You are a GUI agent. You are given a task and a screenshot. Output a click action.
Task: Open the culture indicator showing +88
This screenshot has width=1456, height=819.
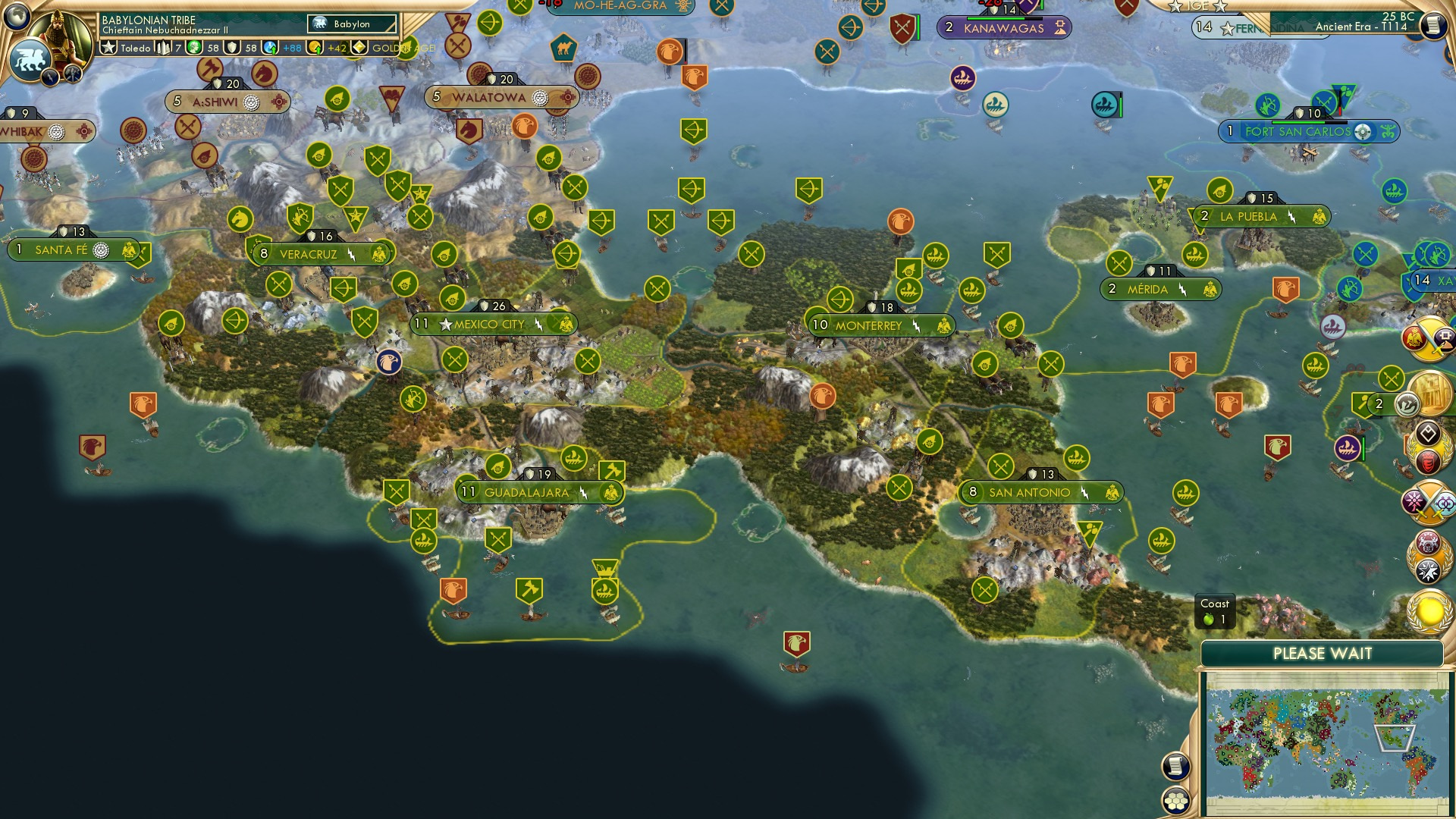click(271, 48)
